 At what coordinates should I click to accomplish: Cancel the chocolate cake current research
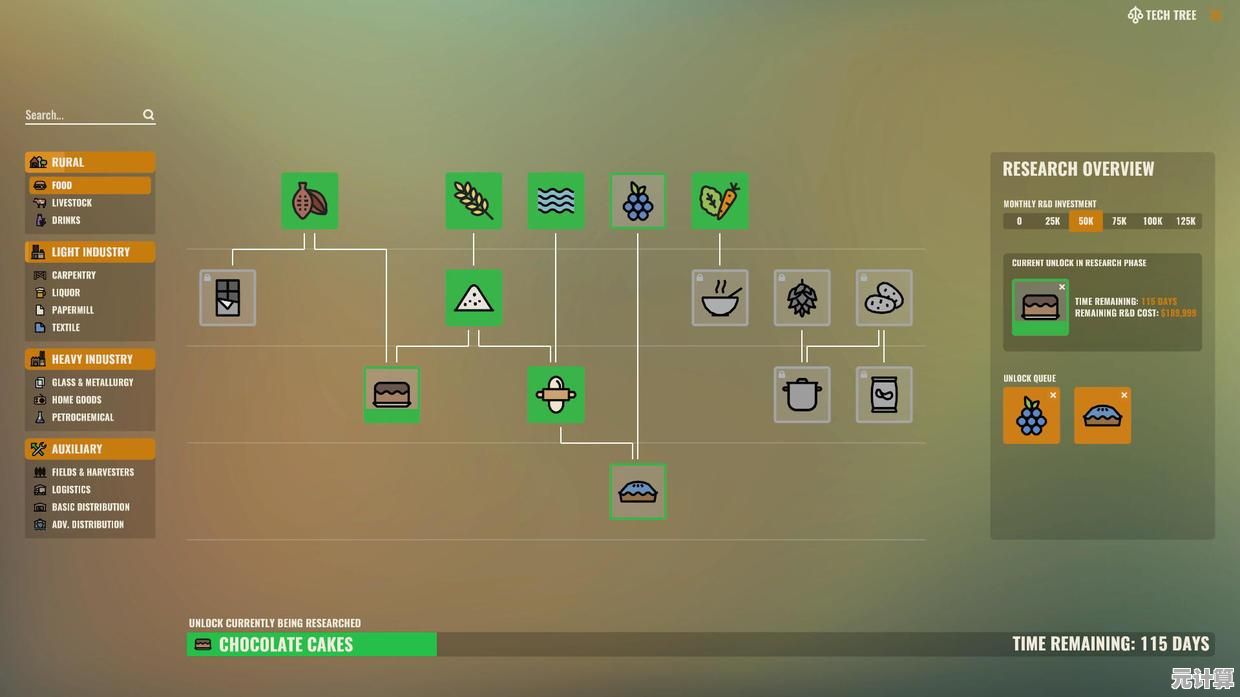point(1062,287)
